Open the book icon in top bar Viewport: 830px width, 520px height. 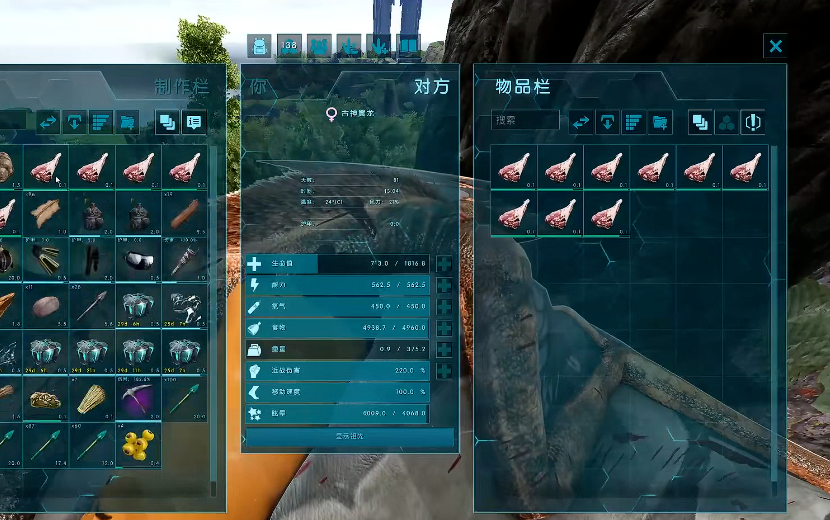(408, 46)
